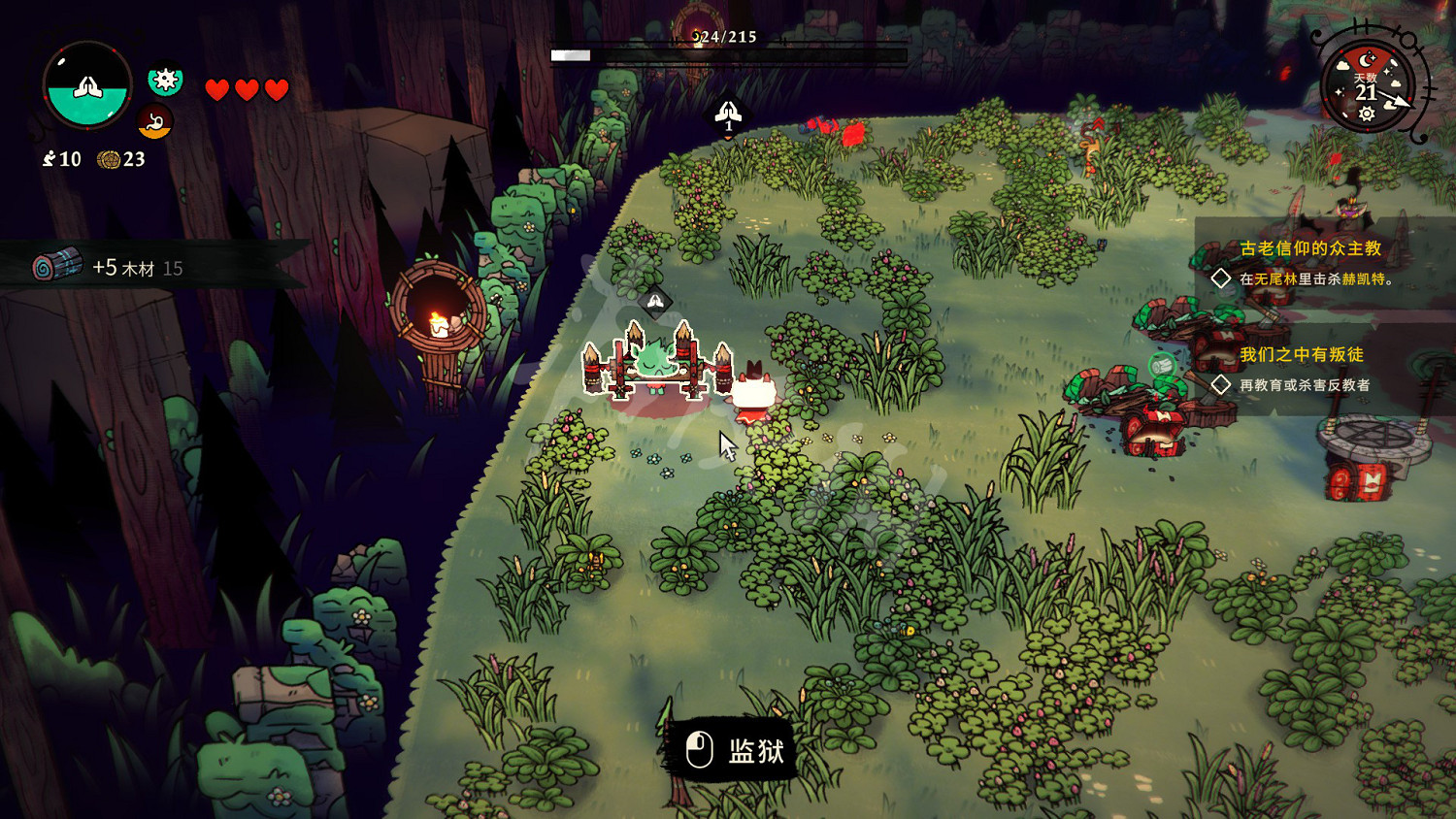Image resolution: width=1456 pixels, height=819 pixels.
Task: Open the 古老信仰的众主教 quest entry
Action: 1309,248
